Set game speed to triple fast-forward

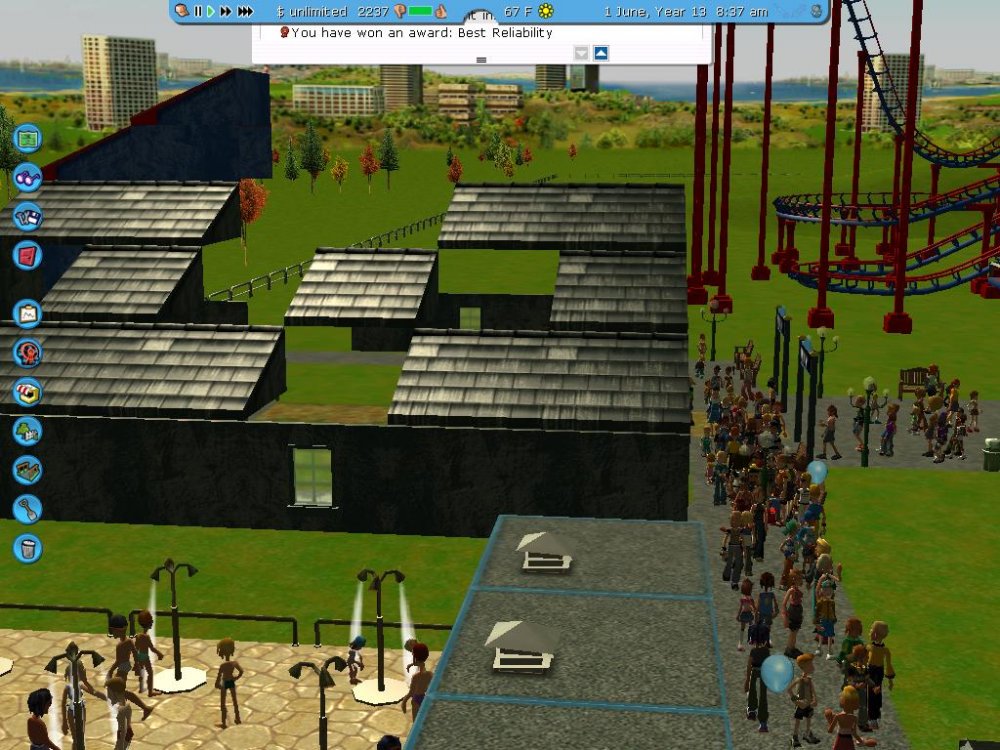pyautogui.click(x=244, y=11)
